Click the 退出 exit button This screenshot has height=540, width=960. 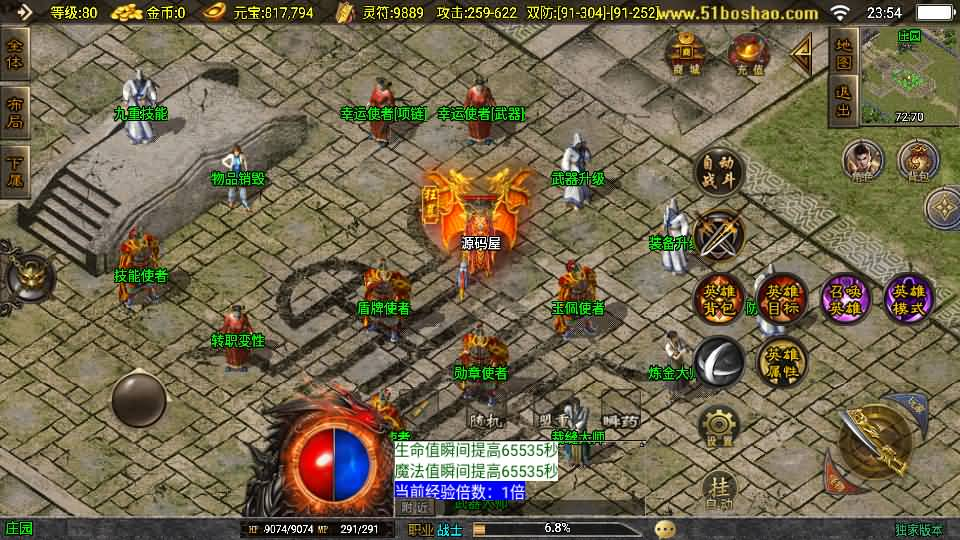843,103
